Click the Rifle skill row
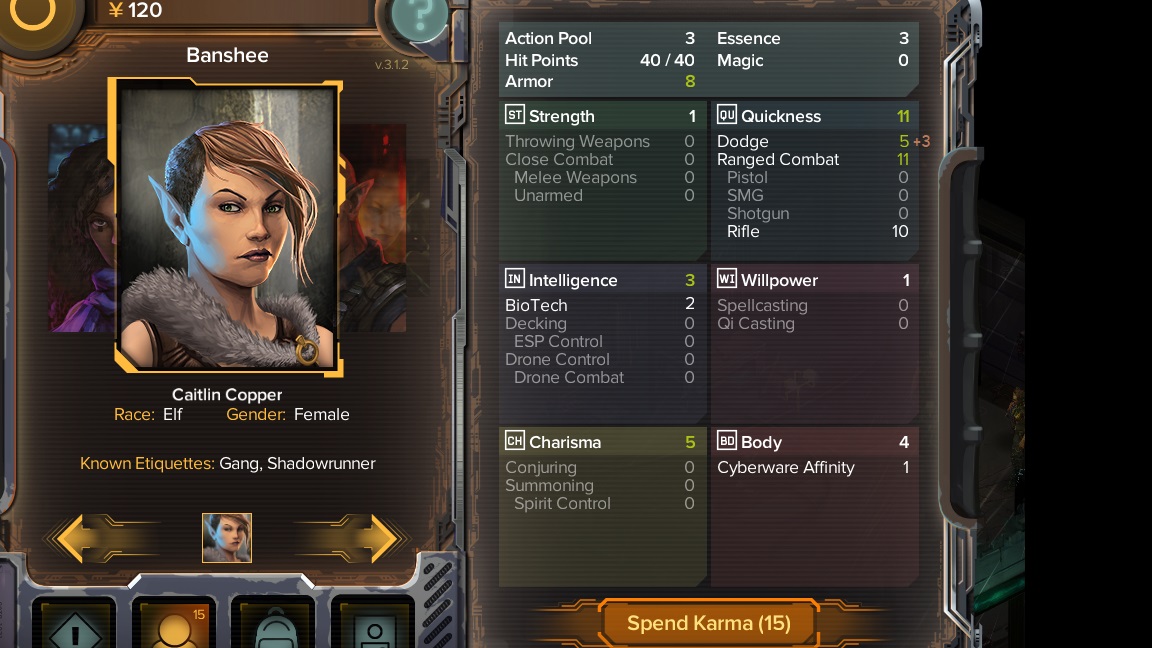Screen dimensions: 1152x648 pos(813,231)
